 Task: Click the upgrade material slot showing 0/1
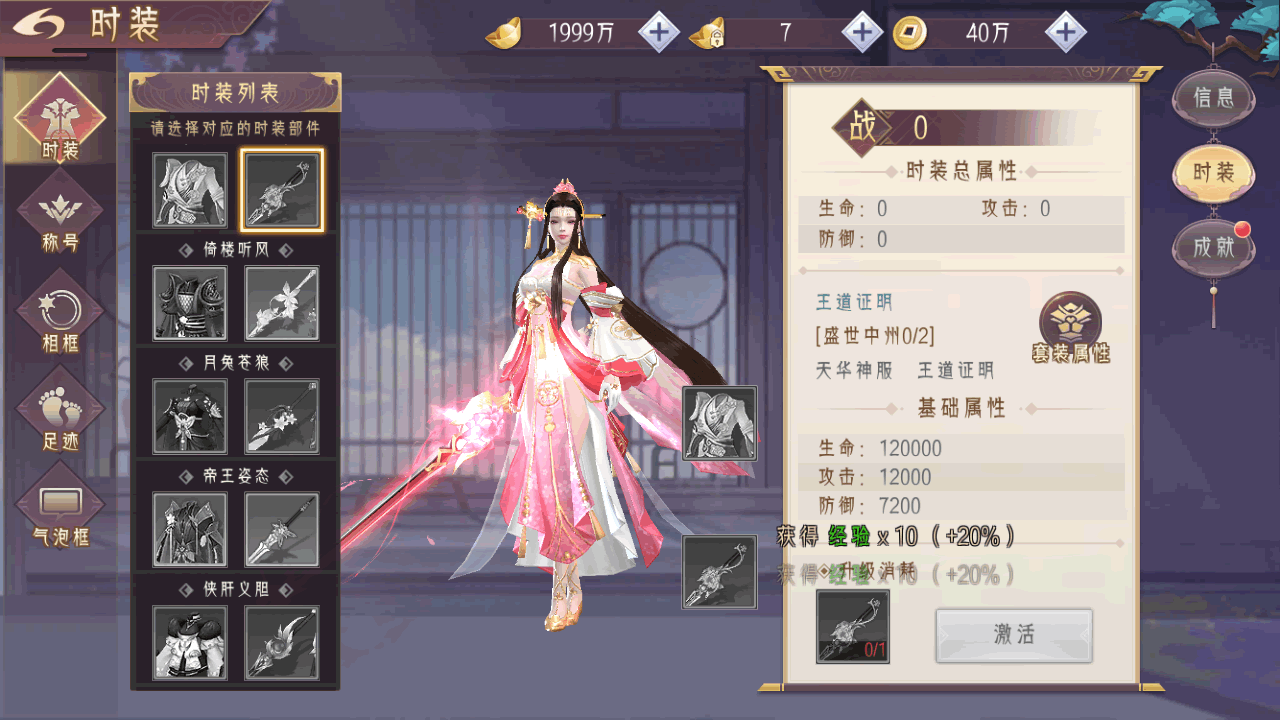pos(853,626)
